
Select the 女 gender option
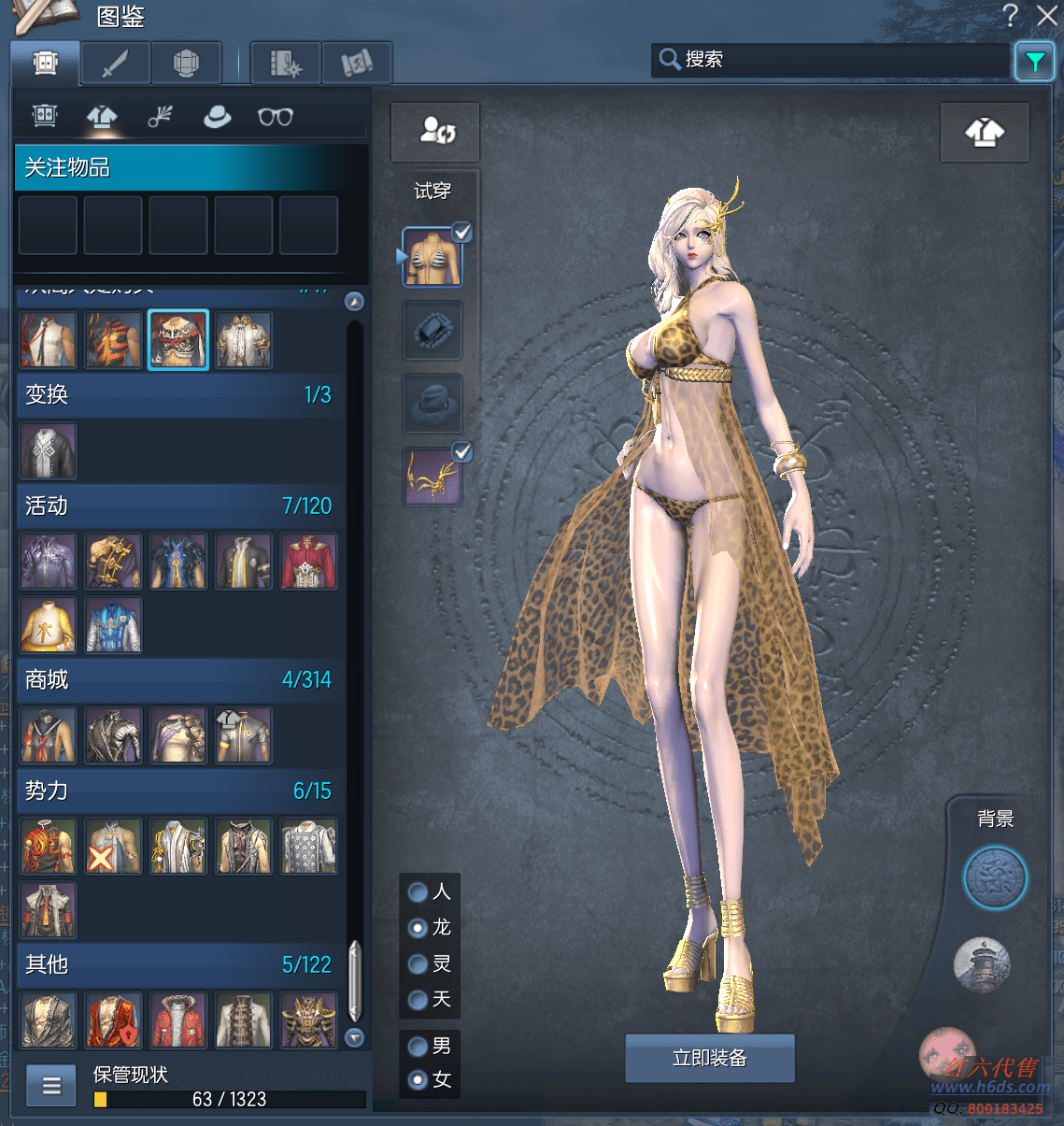[x=419, y=1080]
